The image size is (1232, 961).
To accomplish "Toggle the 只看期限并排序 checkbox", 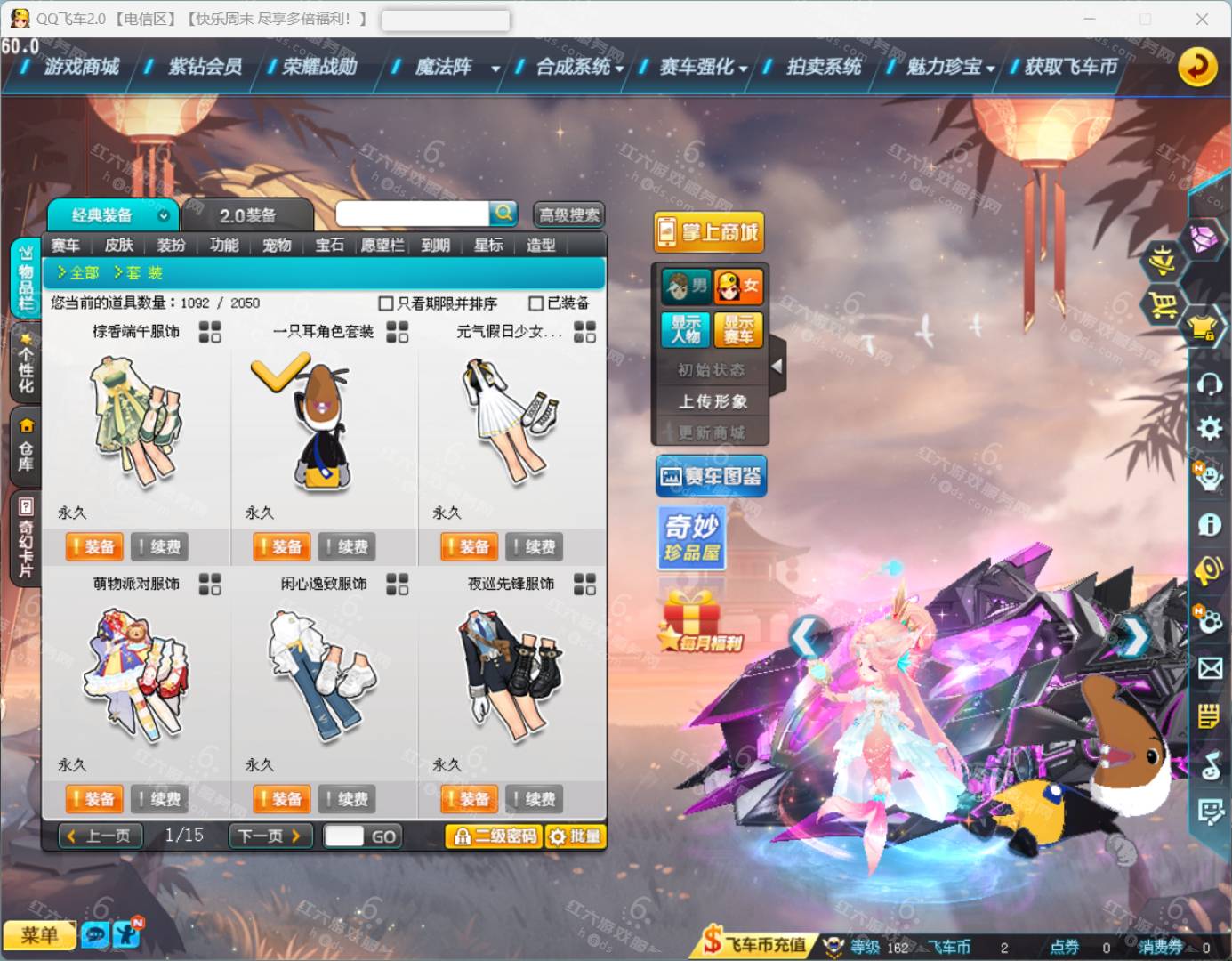I will 386,303.
